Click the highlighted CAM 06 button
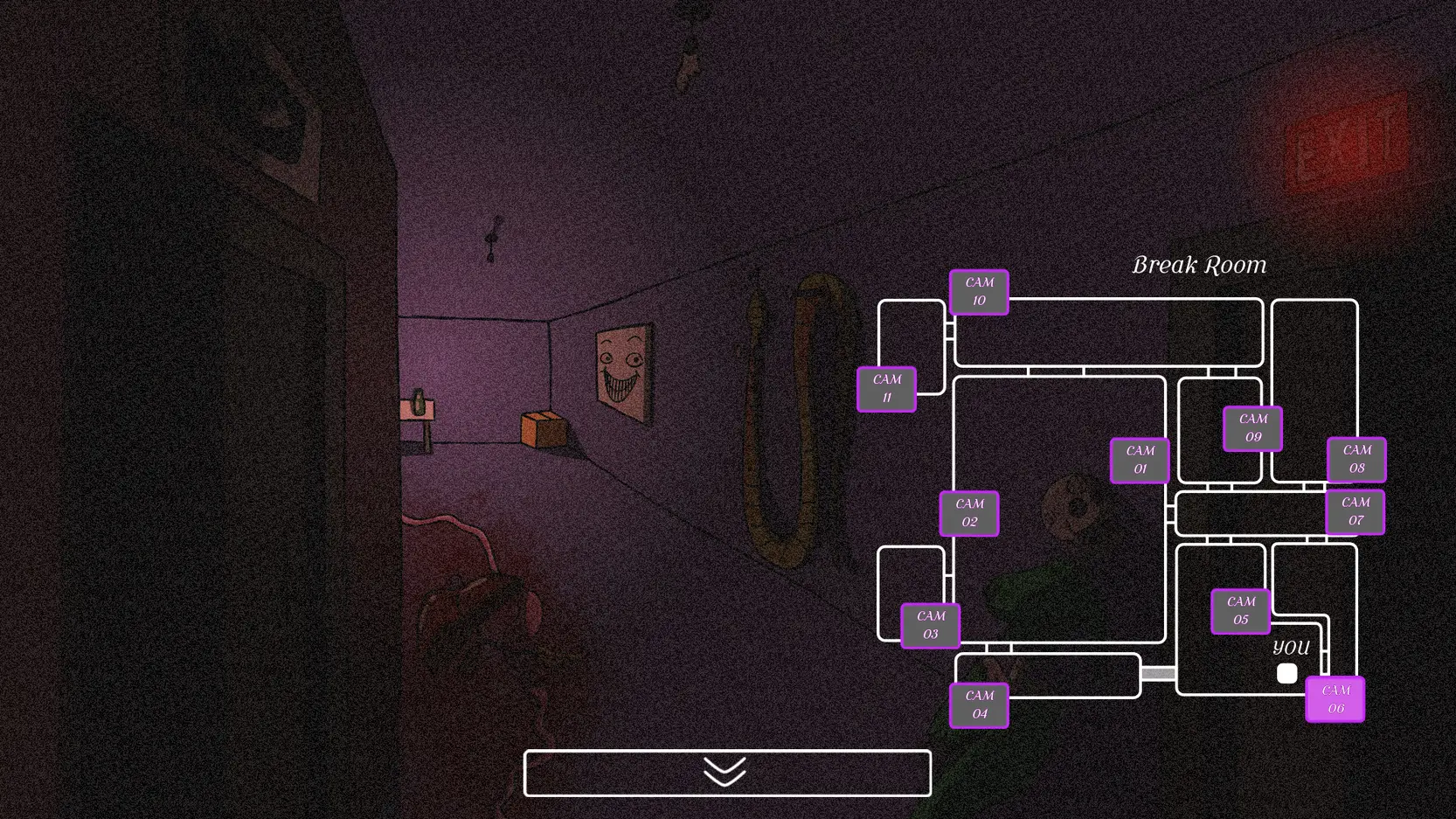 pyautogui.click(x=1335, y=699)
